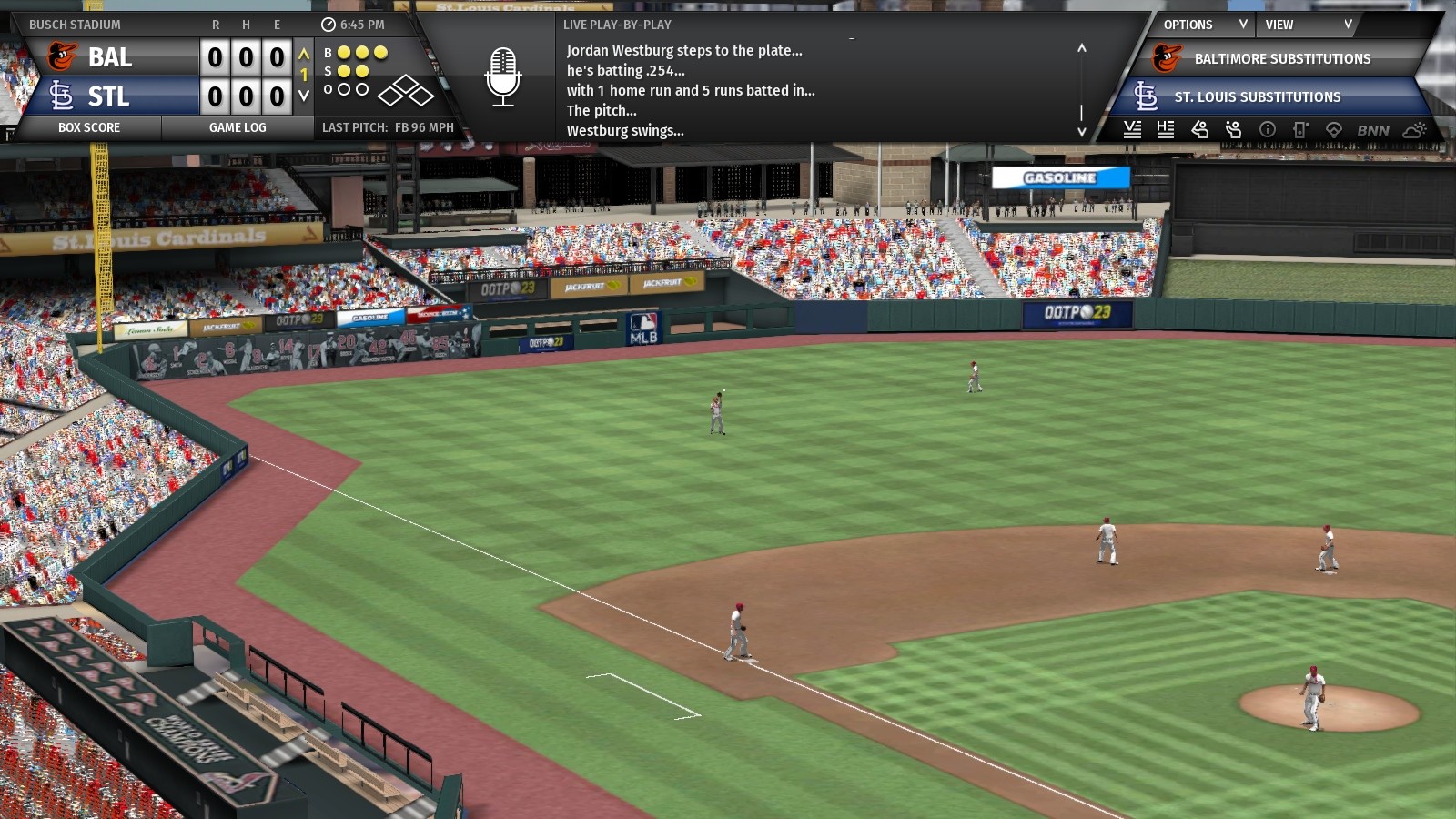Click the play-by-play microphone icon
The width and height of the screenshot is (1456, 819).
coord(502,77)
